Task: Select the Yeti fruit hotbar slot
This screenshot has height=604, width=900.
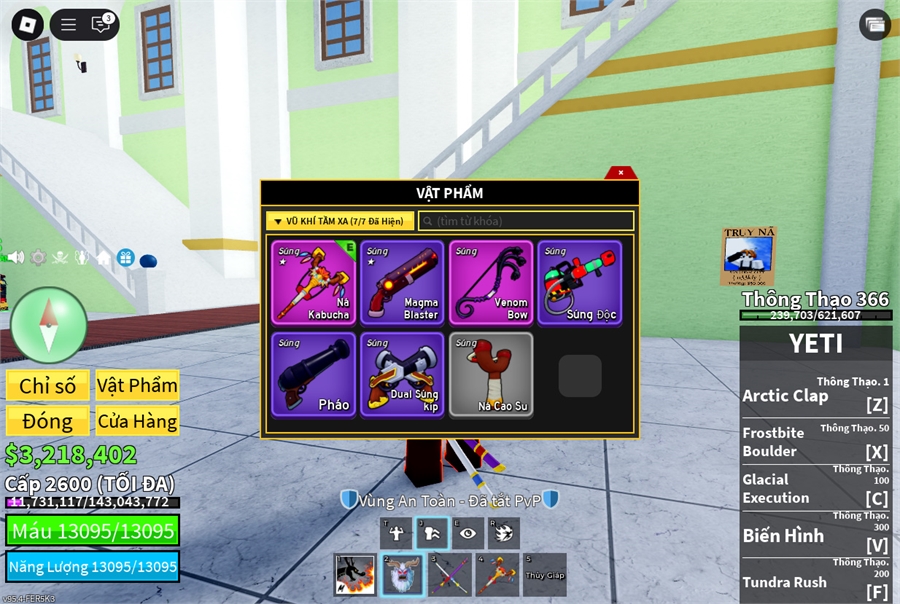Action: click(x=403, y=575)
